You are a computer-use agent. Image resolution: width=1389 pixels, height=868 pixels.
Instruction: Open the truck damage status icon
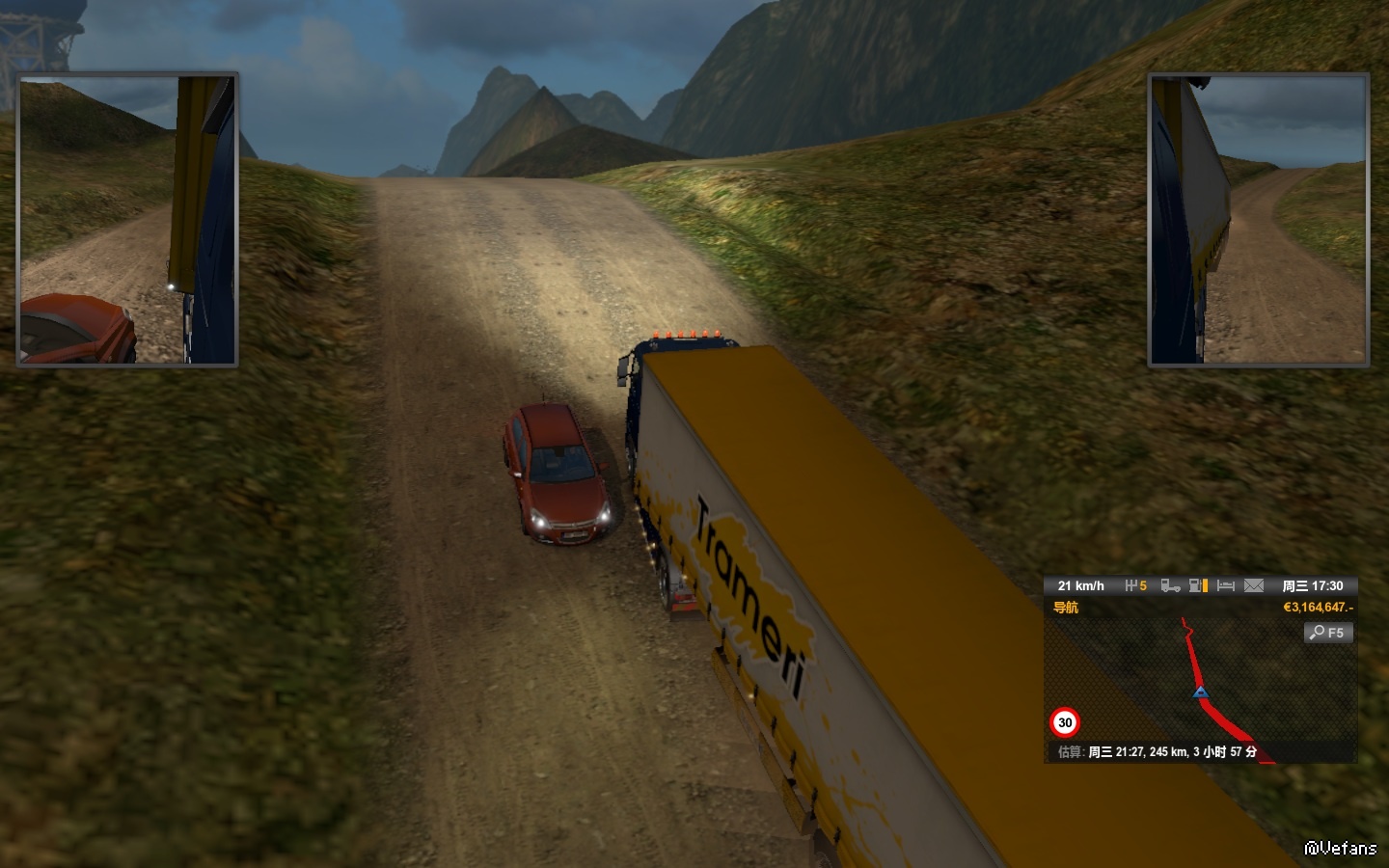1170,585
